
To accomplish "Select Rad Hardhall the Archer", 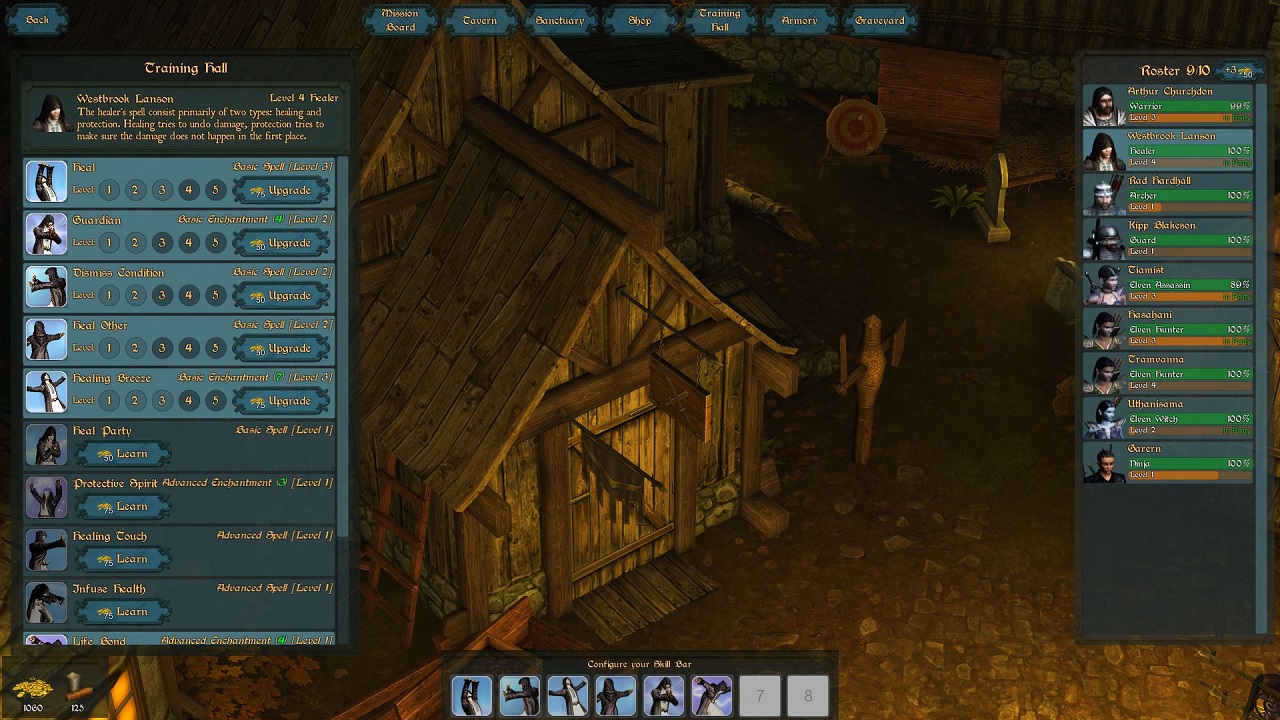I will 1168,194.
